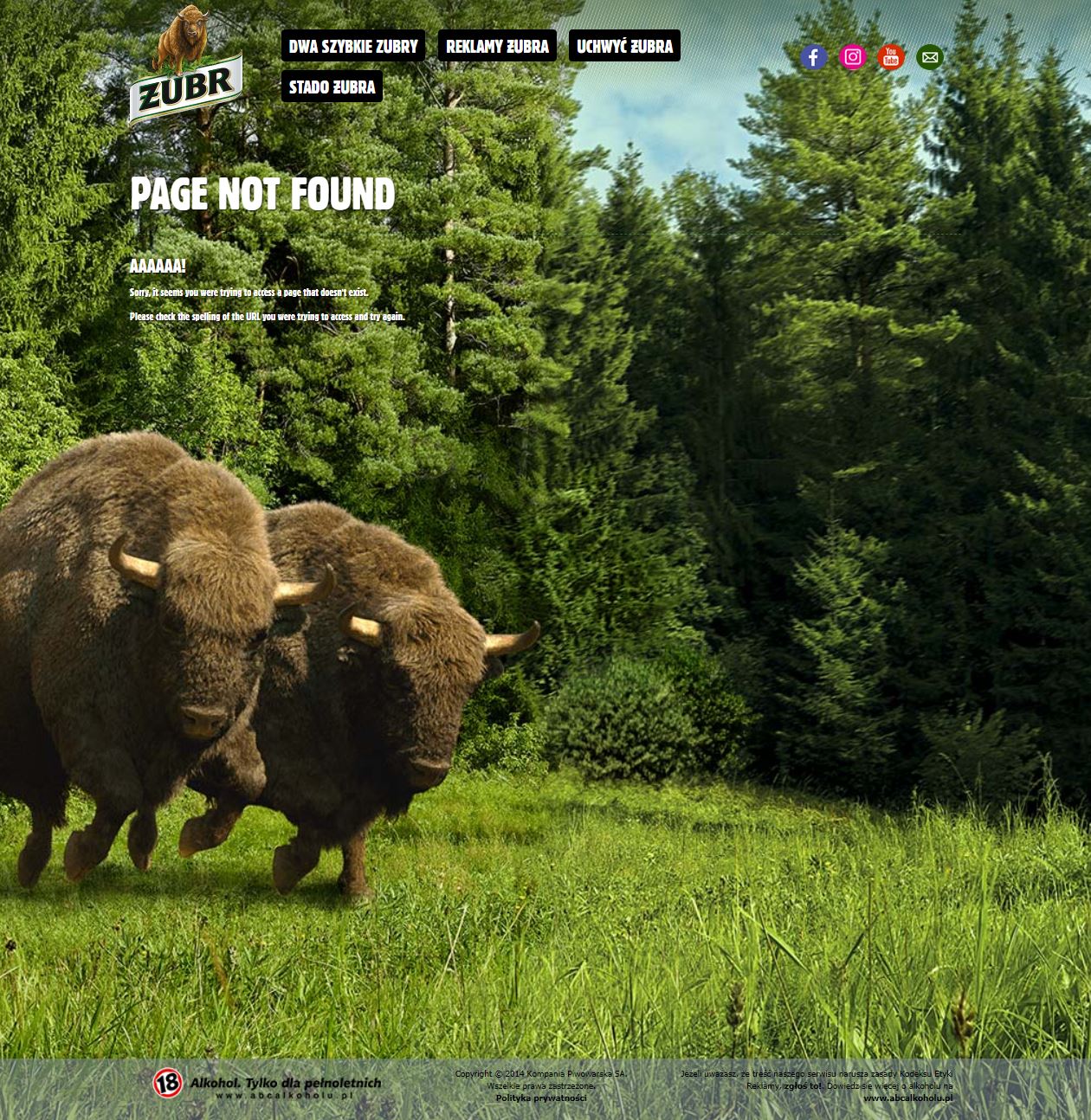Screen dimensions: 1091x1120
Task: Click the 18 Alkohol age-restriction banner
Action: pyautogui.click(x=267, y=1085)
